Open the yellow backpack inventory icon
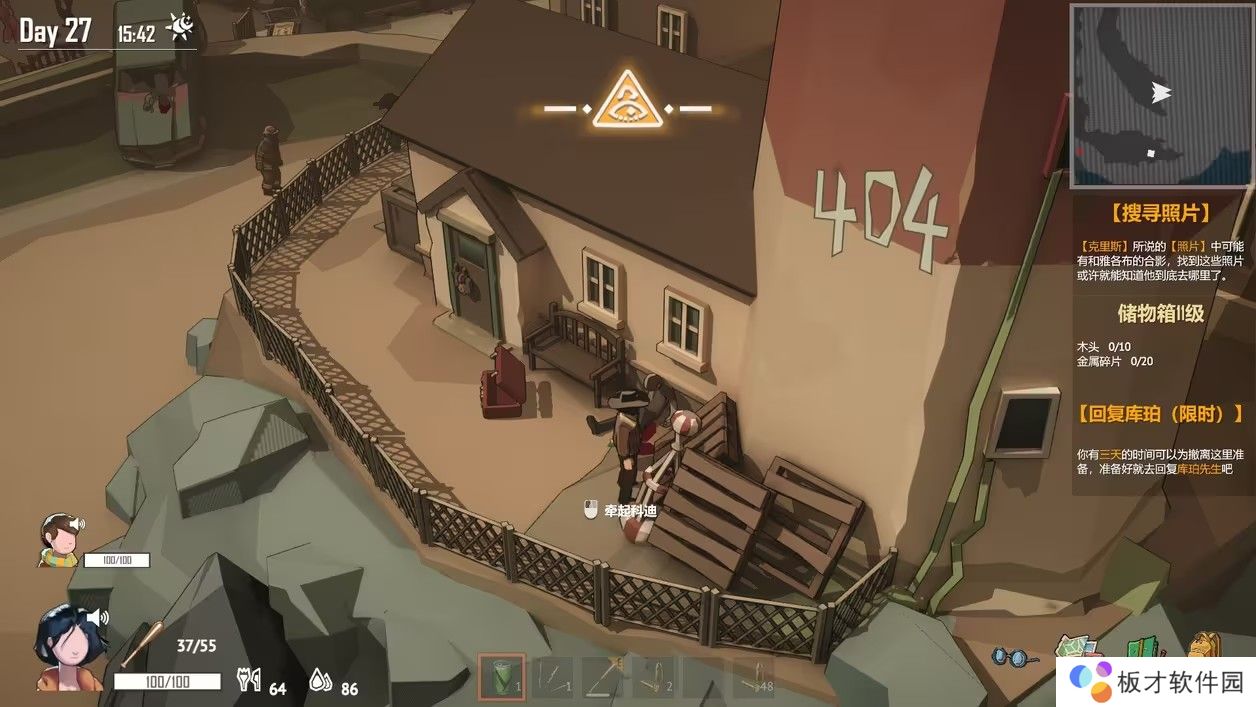The height and width of the screenshot is (707, 1256). (x=1206, y=648)
